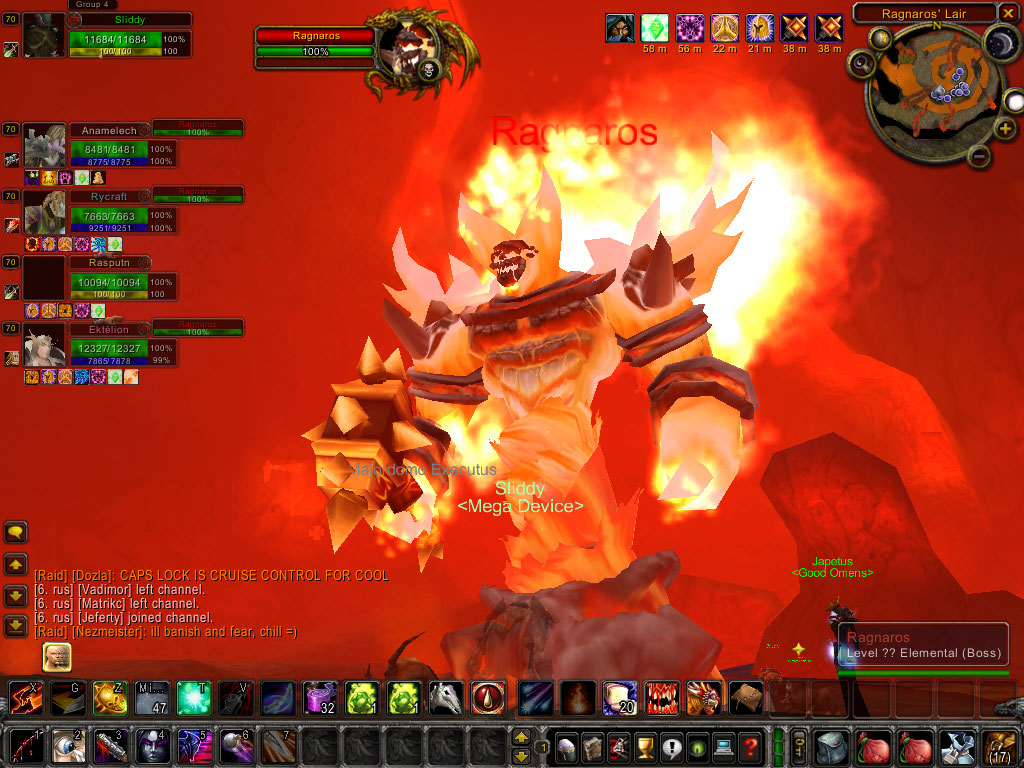Open the quest log gold chalice button

click(x=645, y=746)
